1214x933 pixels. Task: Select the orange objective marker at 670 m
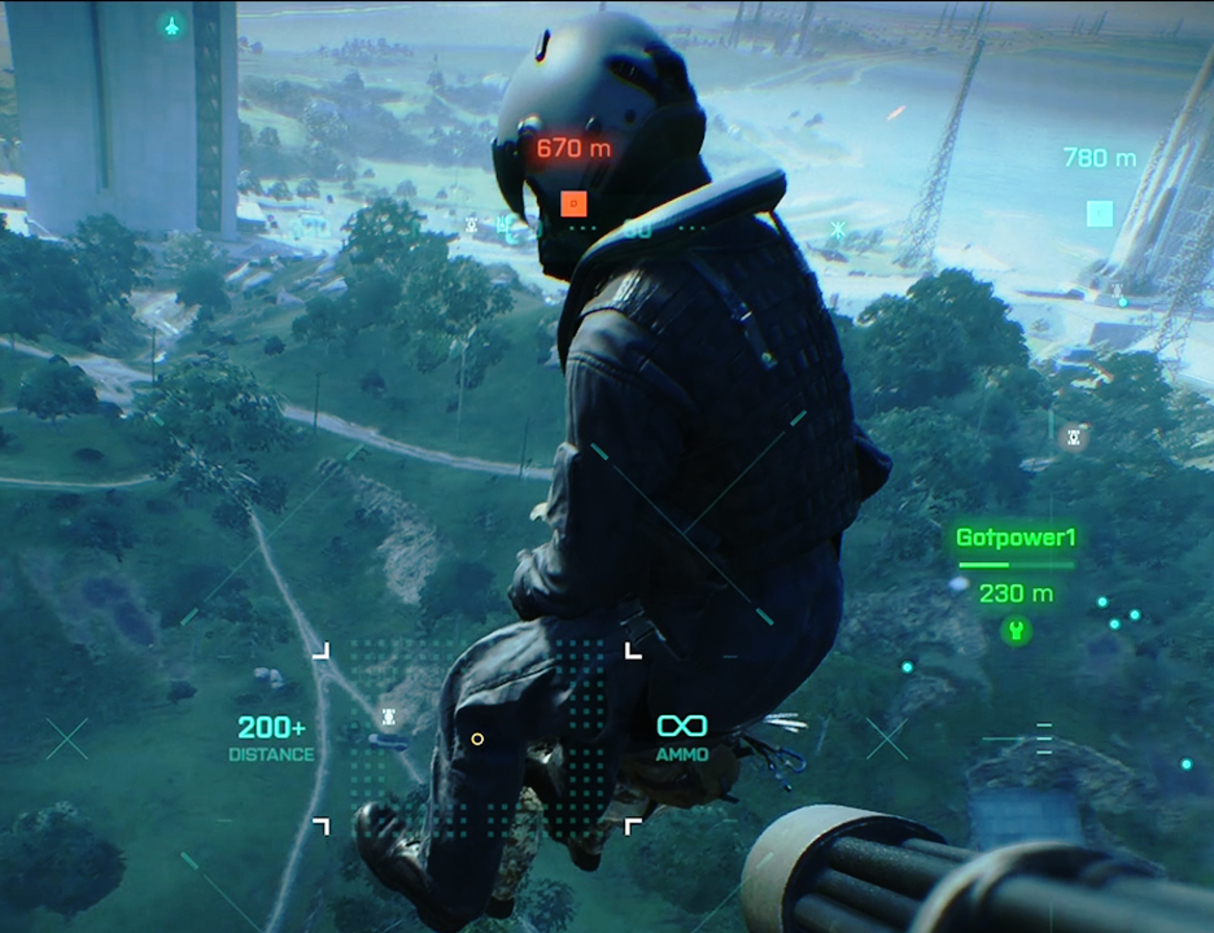pos(573,204)
